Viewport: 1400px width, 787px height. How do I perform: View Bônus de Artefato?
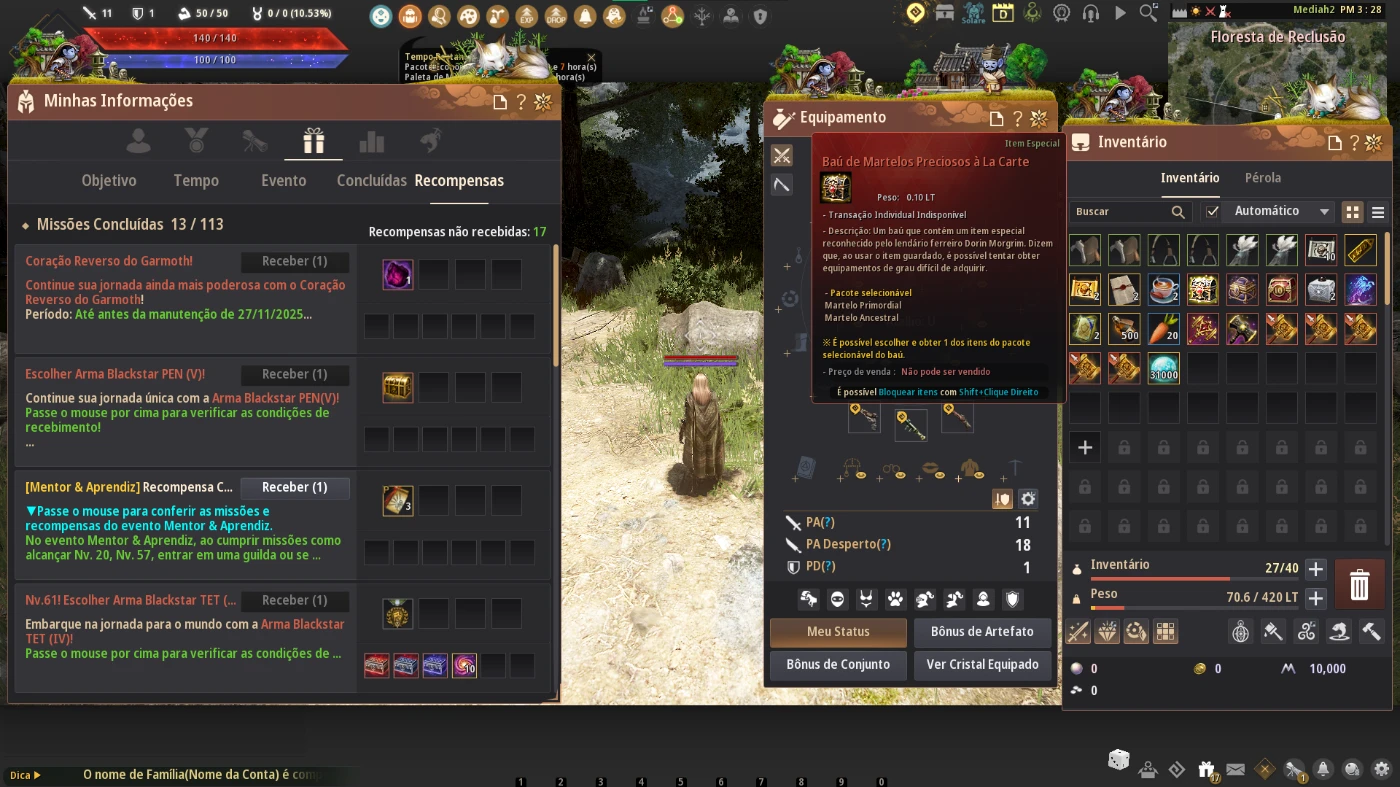coord(982,632)
